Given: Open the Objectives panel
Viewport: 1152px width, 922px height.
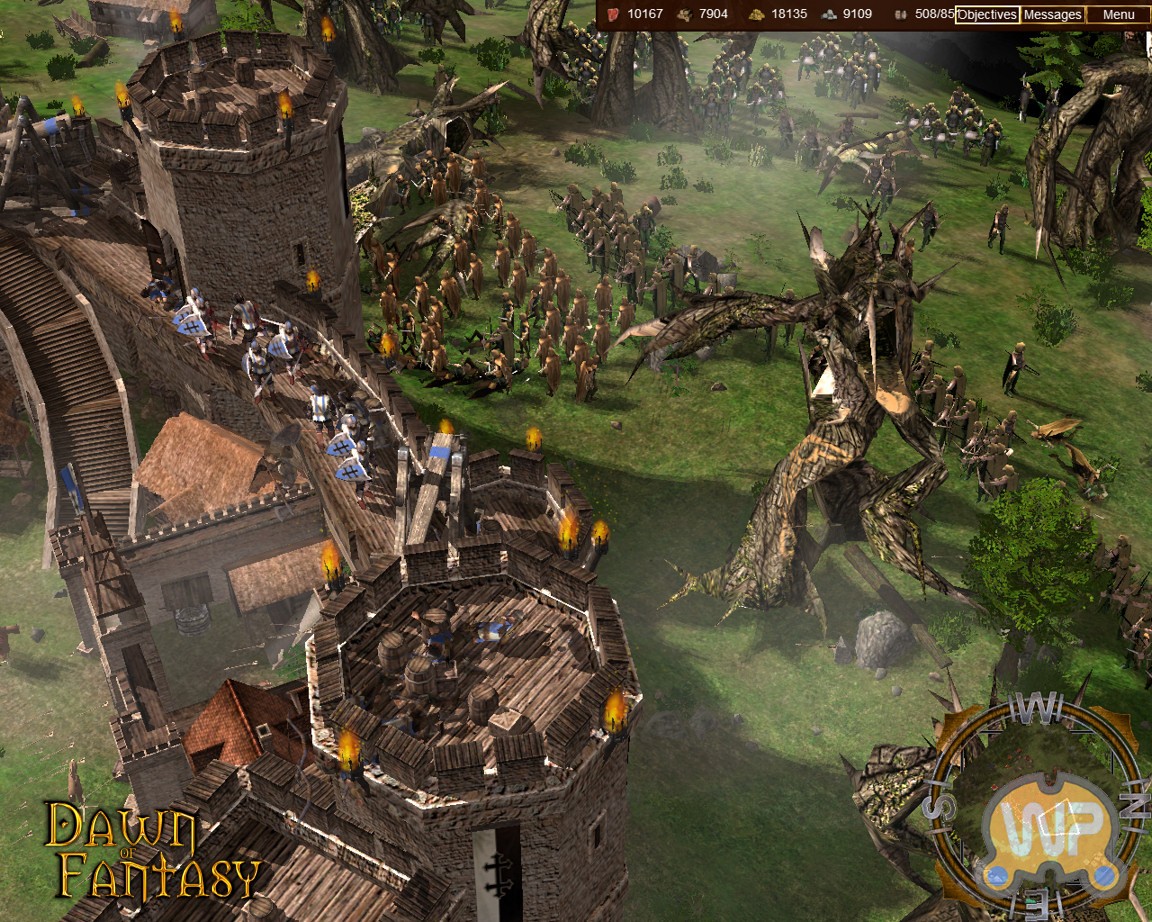Looking at the screenshot, I should coord(987,15).
